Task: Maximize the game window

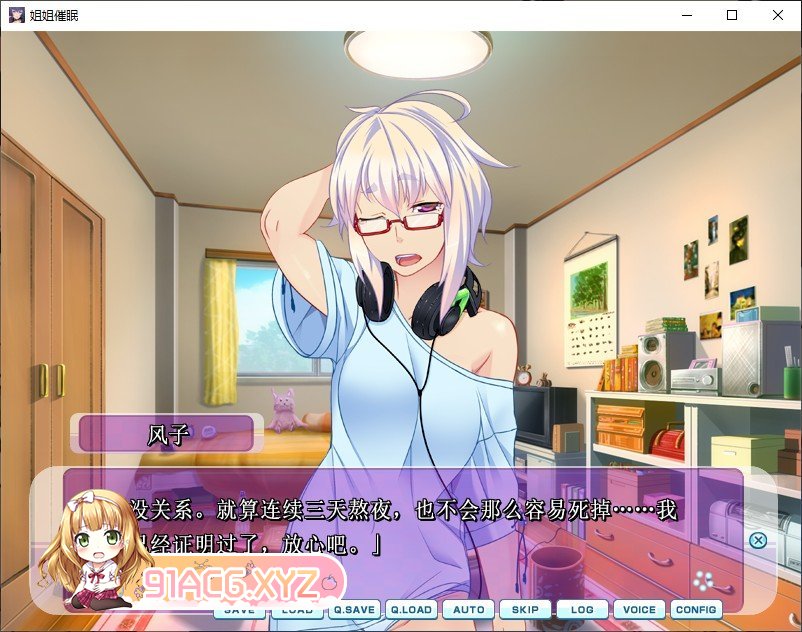Action: [x=732, y=15]
